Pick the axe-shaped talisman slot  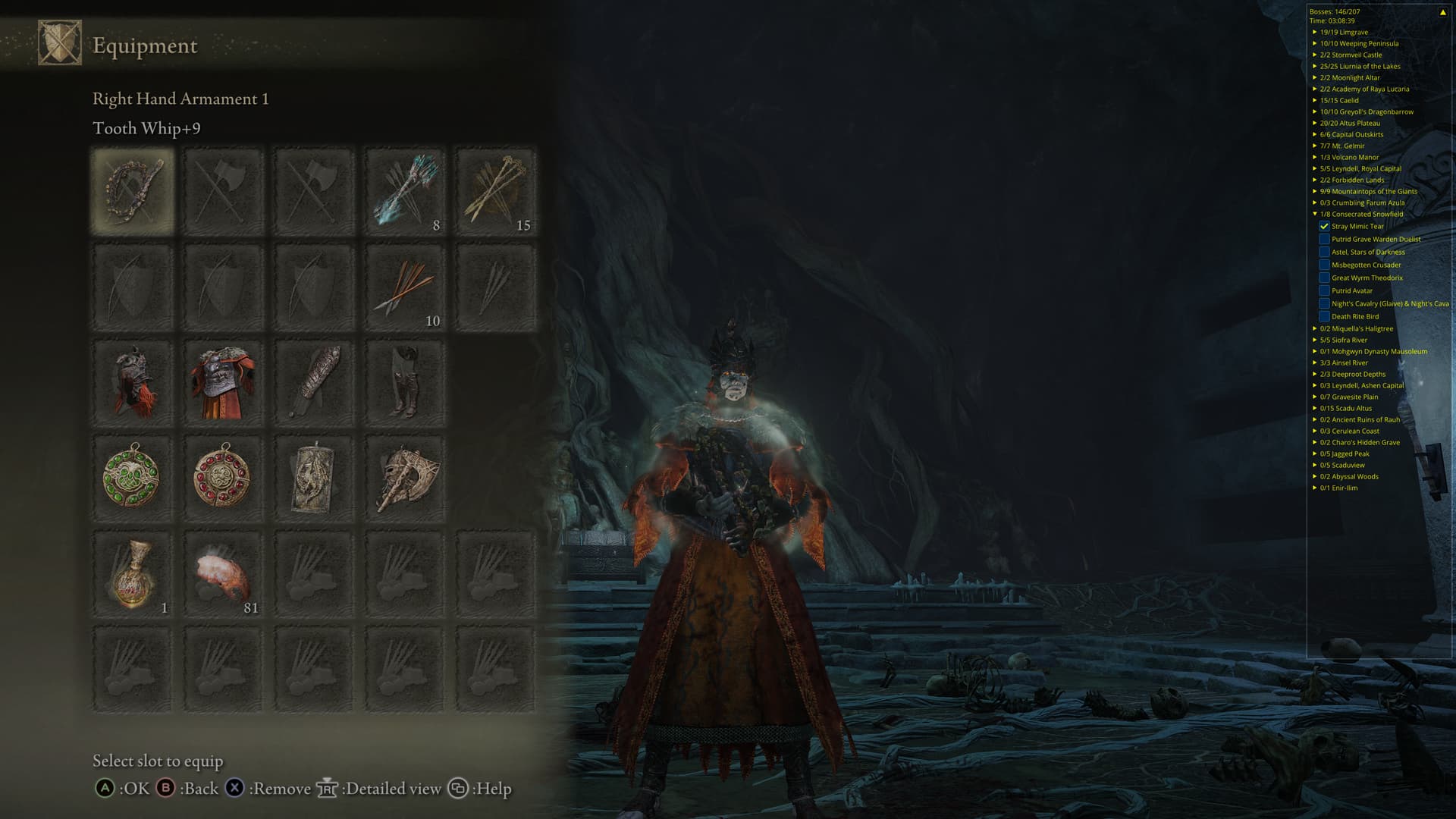pos(404,478)
